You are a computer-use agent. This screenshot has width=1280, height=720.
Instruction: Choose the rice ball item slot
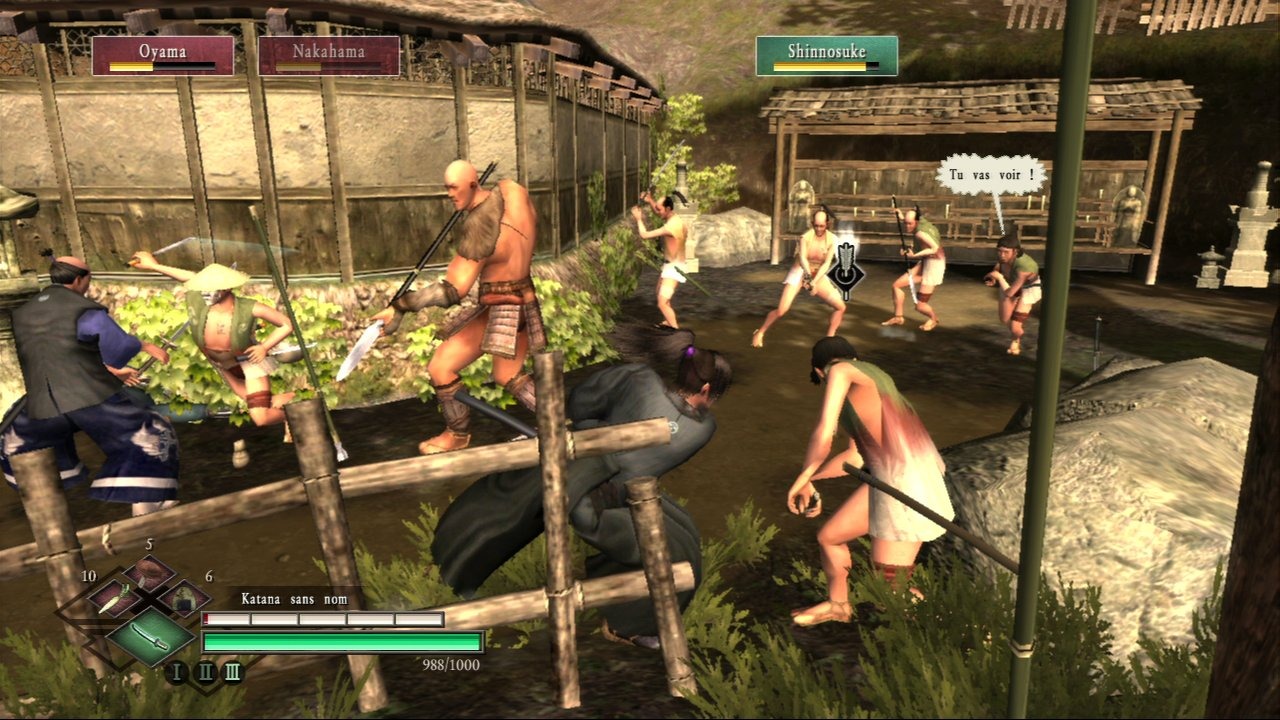coord(183,598)
